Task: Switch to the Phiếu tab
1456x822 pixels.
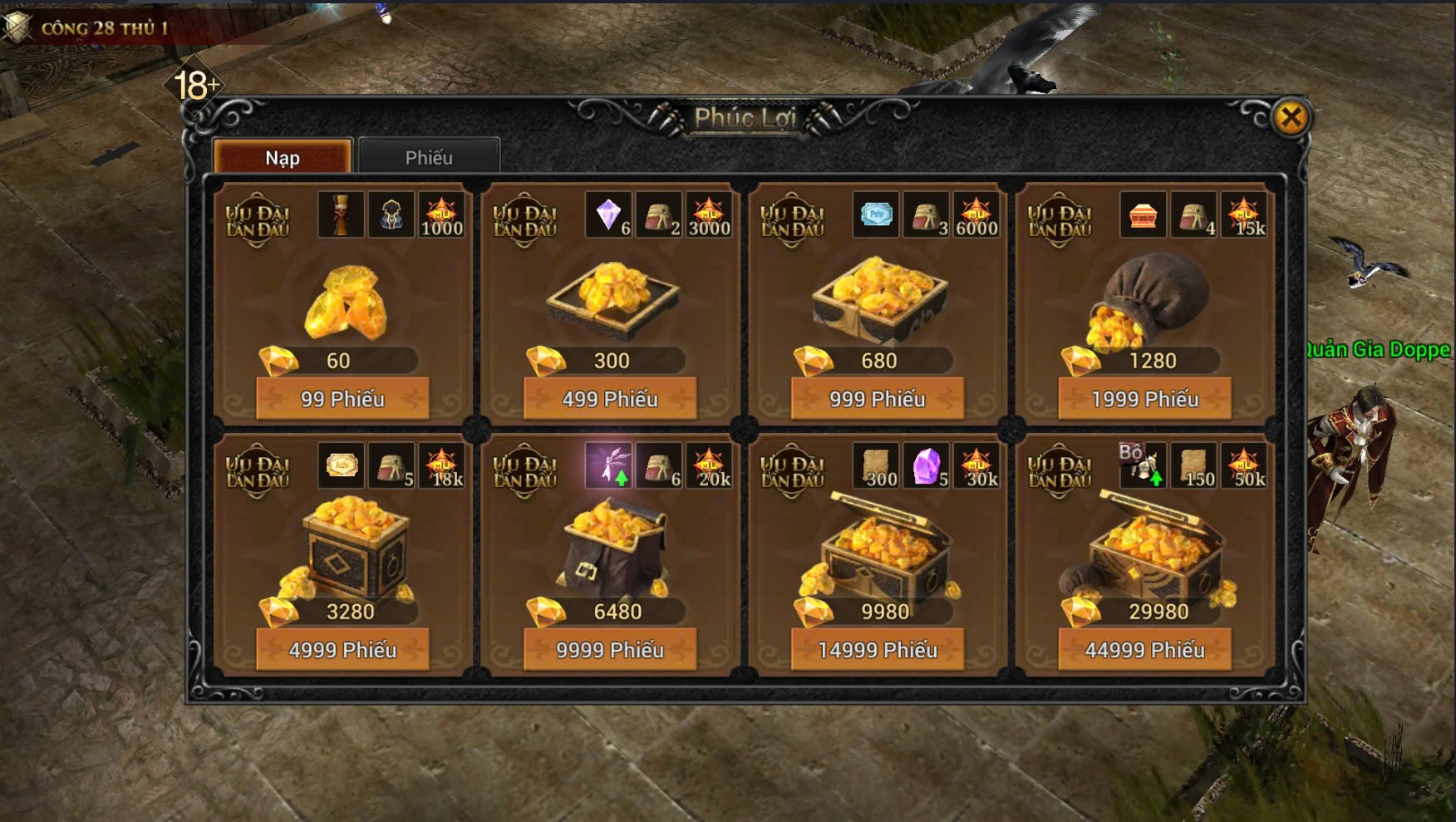Action: click(429, 158)
